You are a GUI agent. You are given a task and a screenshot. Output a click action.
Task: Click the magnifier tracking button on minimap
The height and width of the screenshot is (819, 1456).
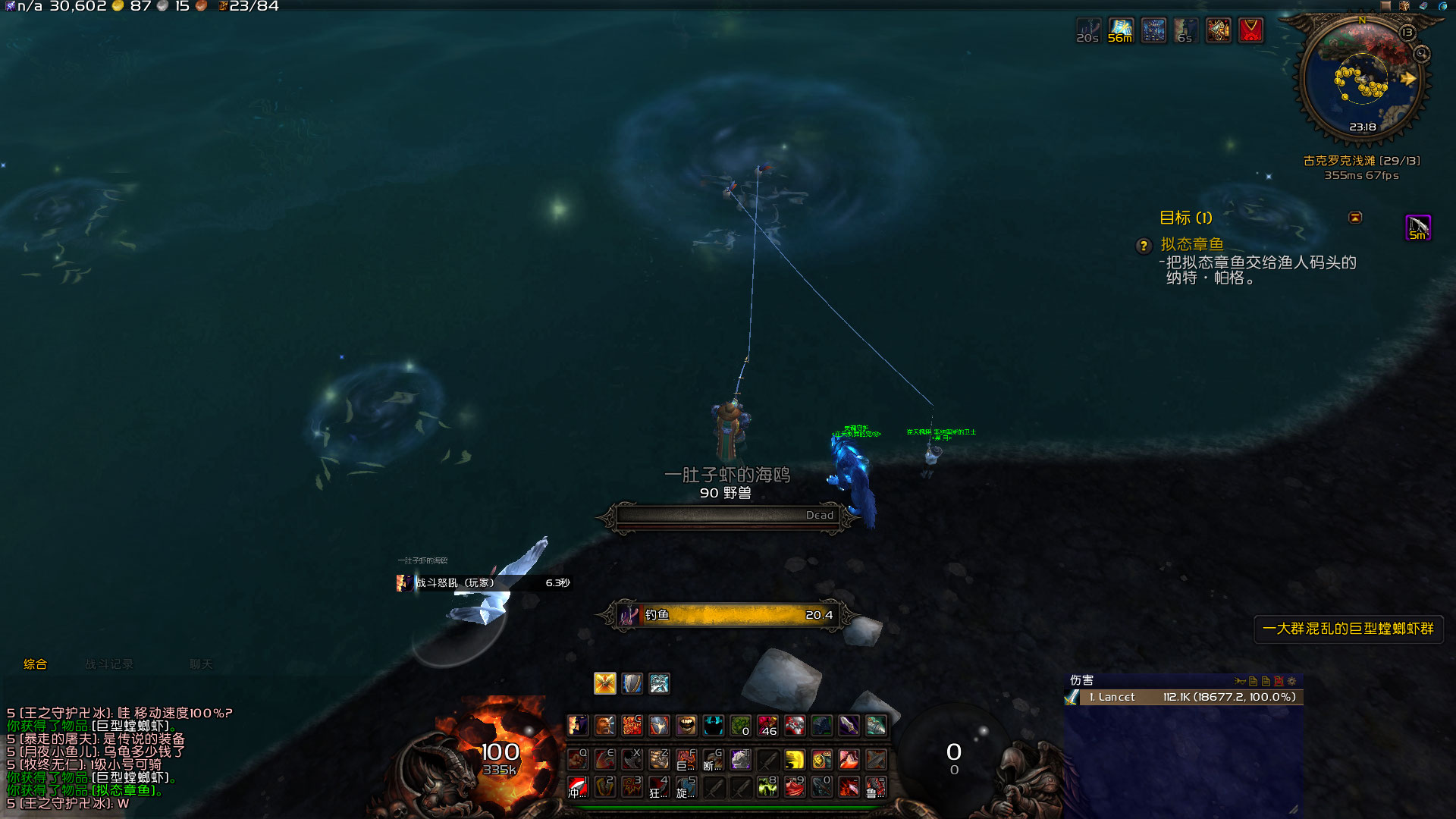(x=1421, y=54)
